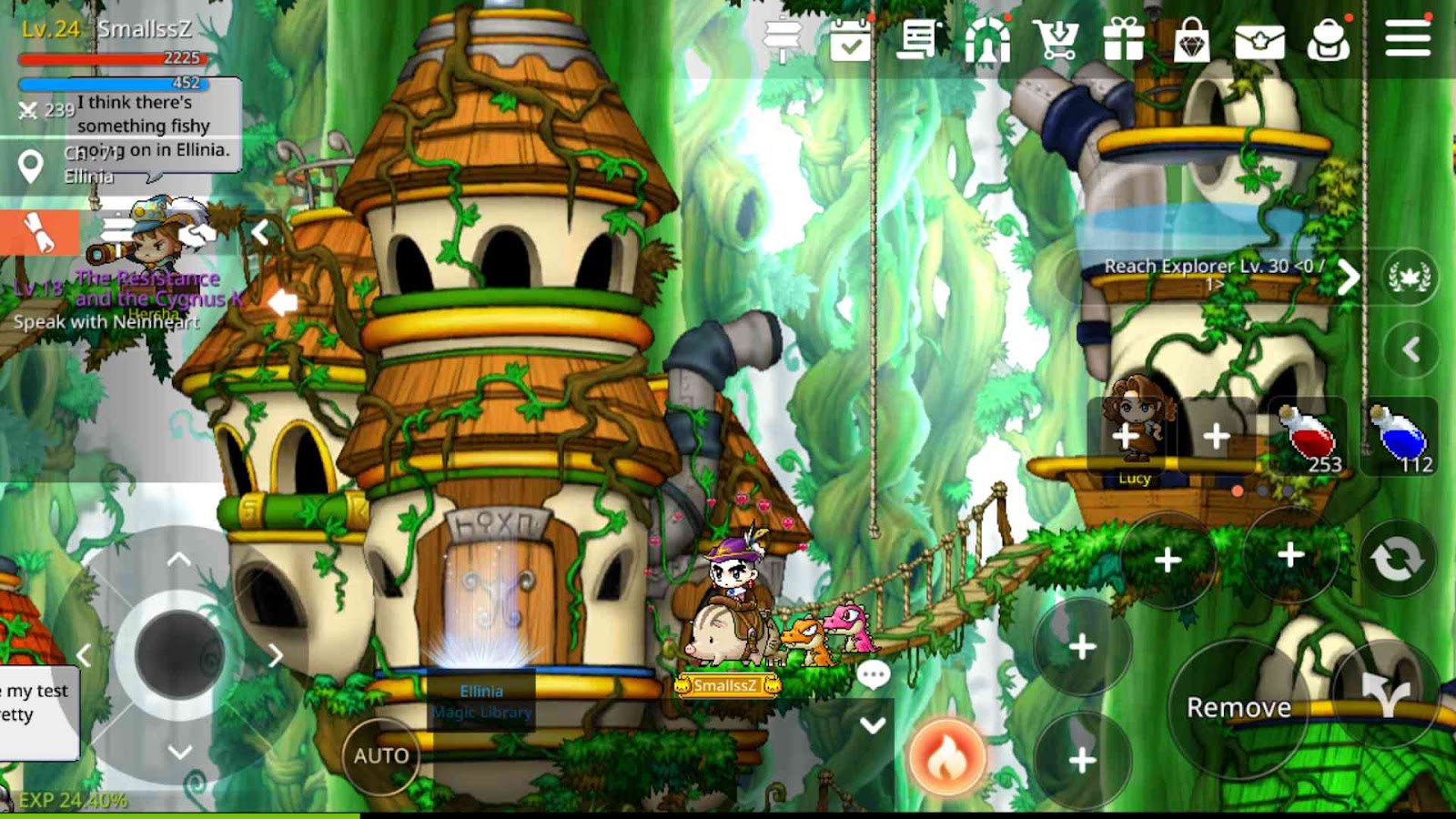The image size is (1456, 819).
Task: Open the diamond bag cash shop
Action: click(1191, 41)
